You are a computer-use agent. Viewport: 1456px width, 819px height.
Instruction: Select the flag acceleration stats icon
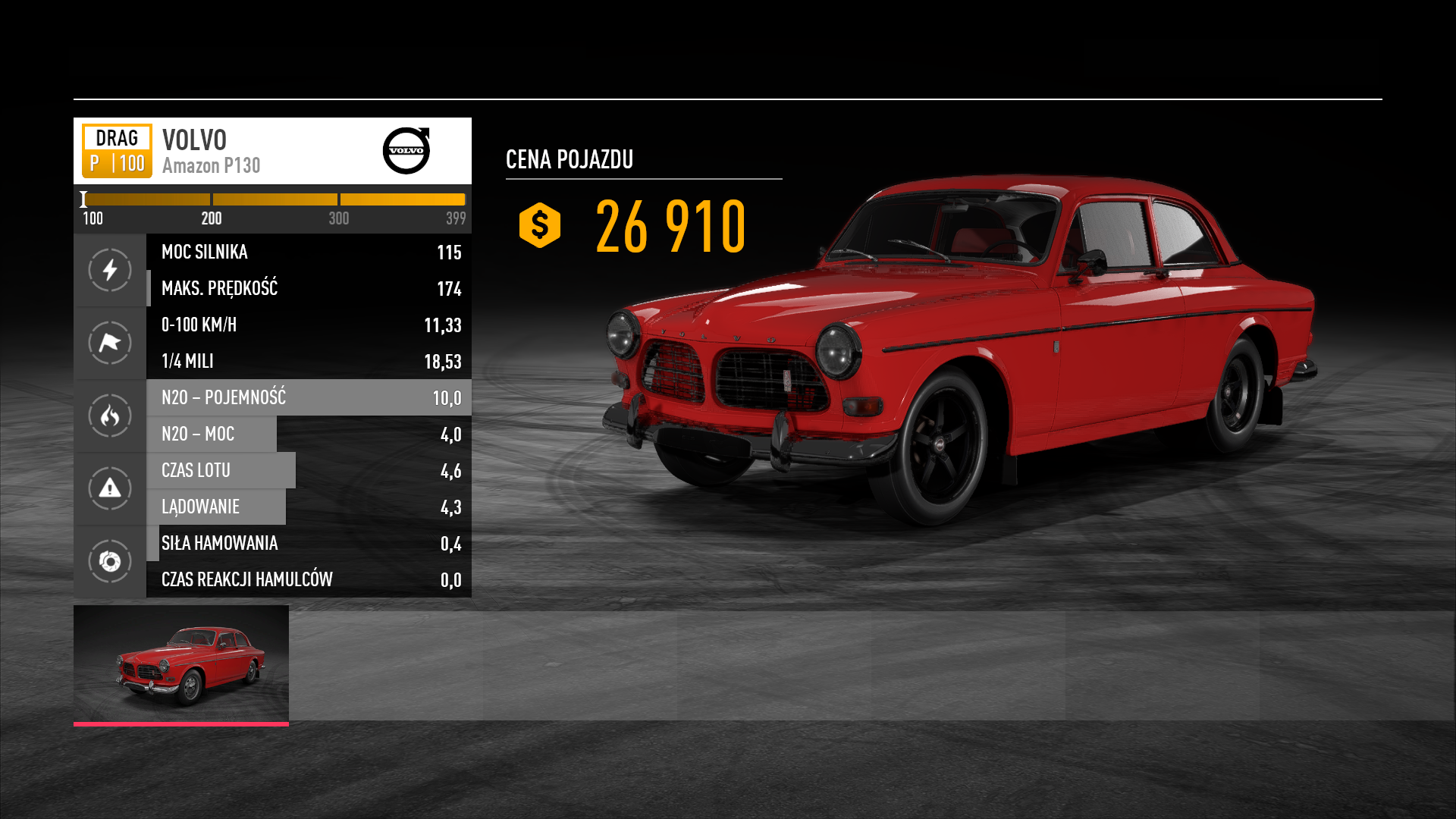(x=110, y=343)
